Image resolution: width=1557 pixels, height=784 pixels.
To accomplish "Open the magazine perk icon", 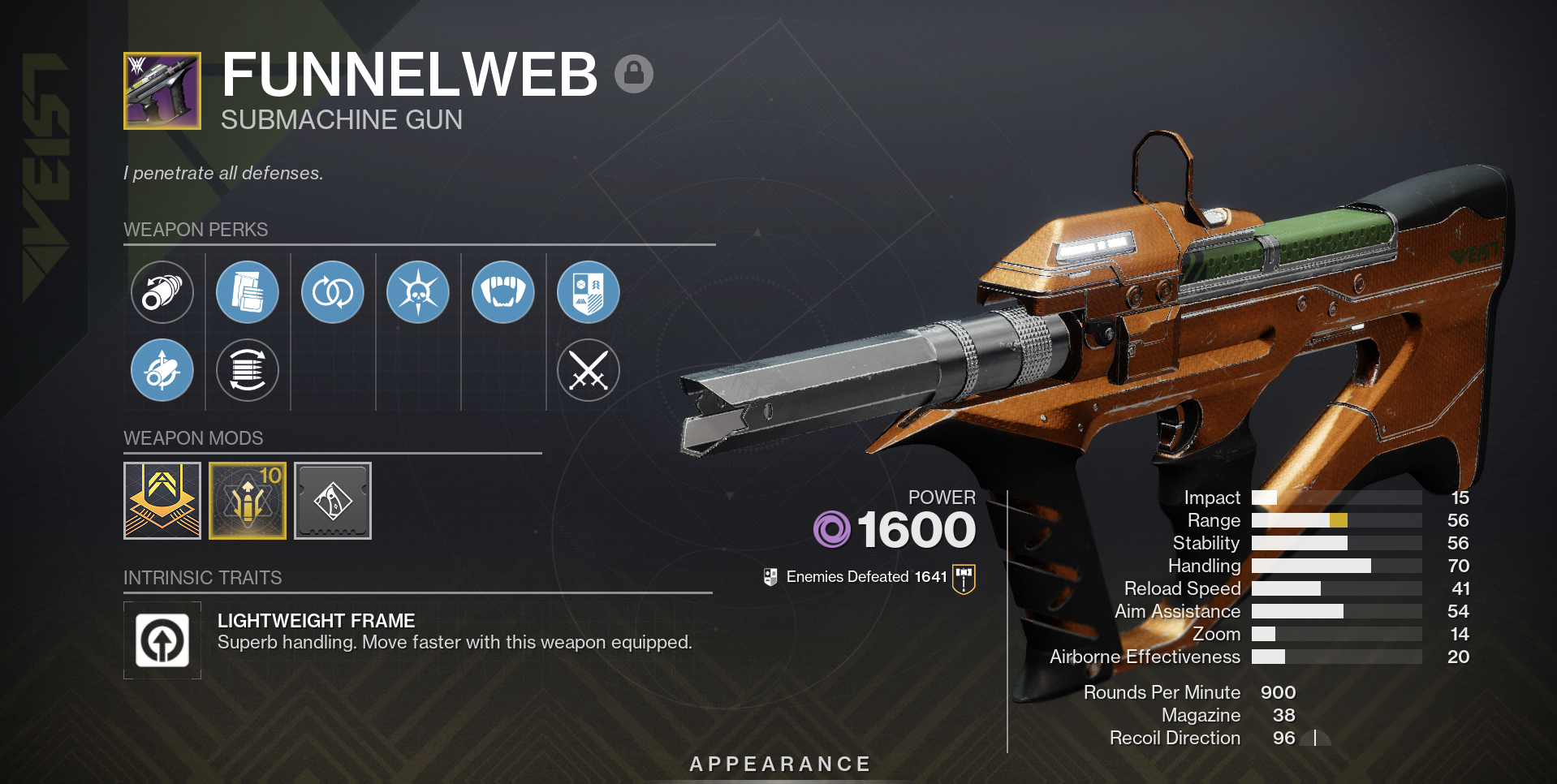I will tap(248, 292).
